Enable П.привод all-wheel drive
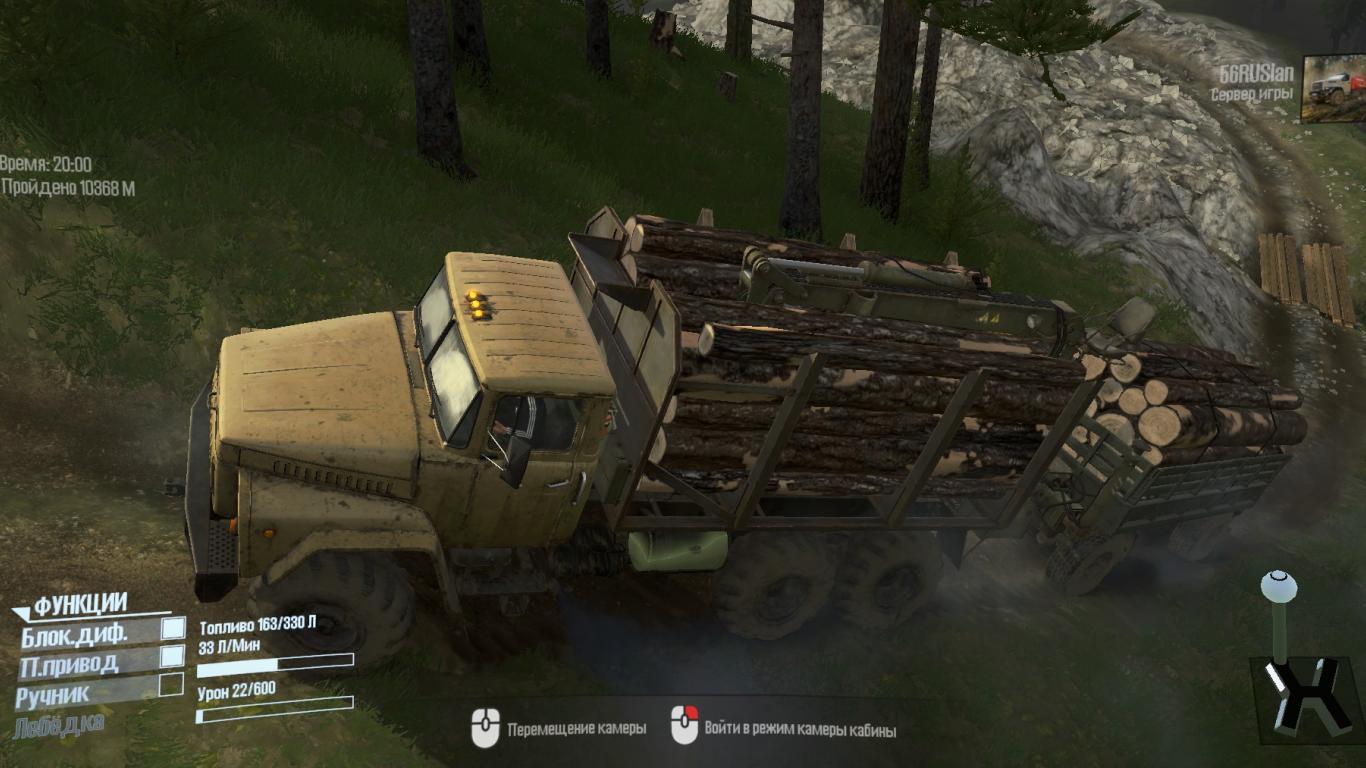 pyautogui.click(x=173, y=657)
